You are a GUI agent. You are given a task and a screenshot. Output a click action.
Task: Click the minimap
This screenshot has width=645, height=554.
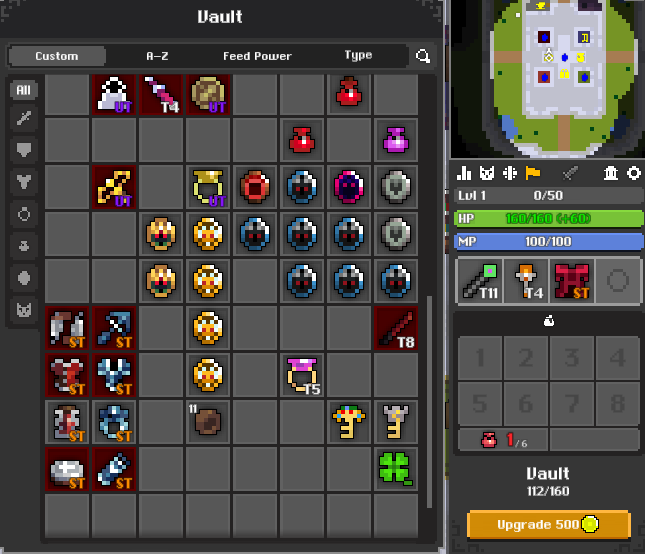click(x=546, y=78)
